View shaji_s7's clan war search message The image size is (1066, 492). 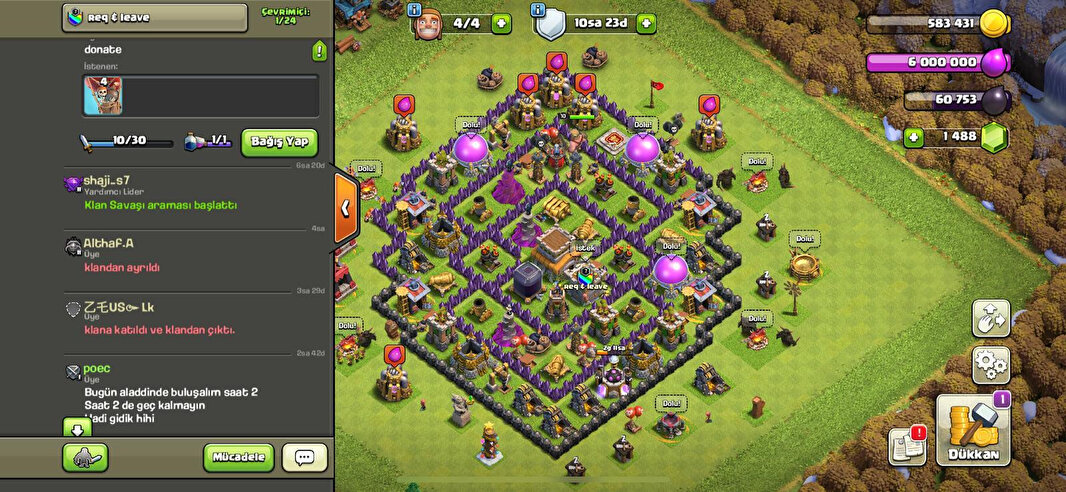160,205
